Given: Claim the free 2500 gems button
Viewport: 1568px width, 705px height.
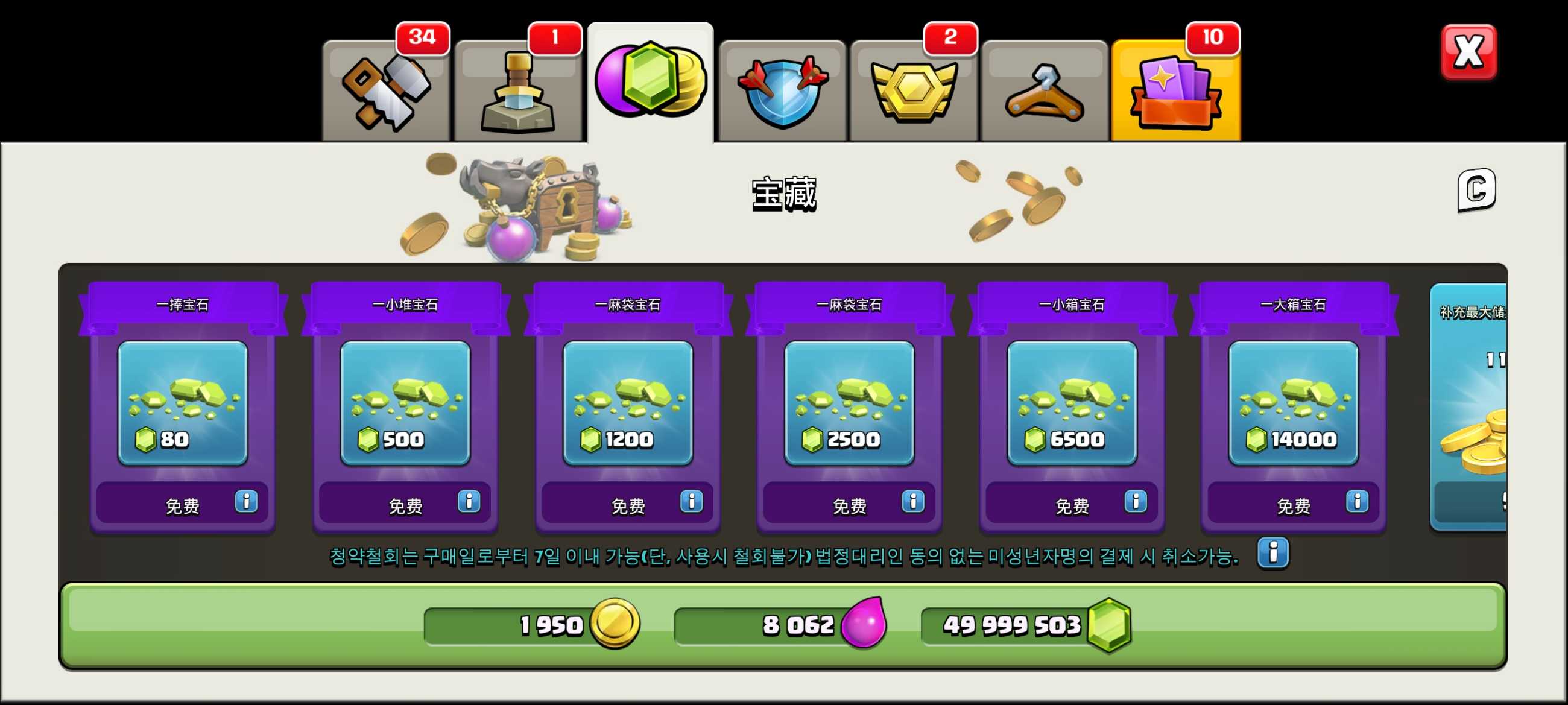Looking at the screenshot, I should [849, 505].
